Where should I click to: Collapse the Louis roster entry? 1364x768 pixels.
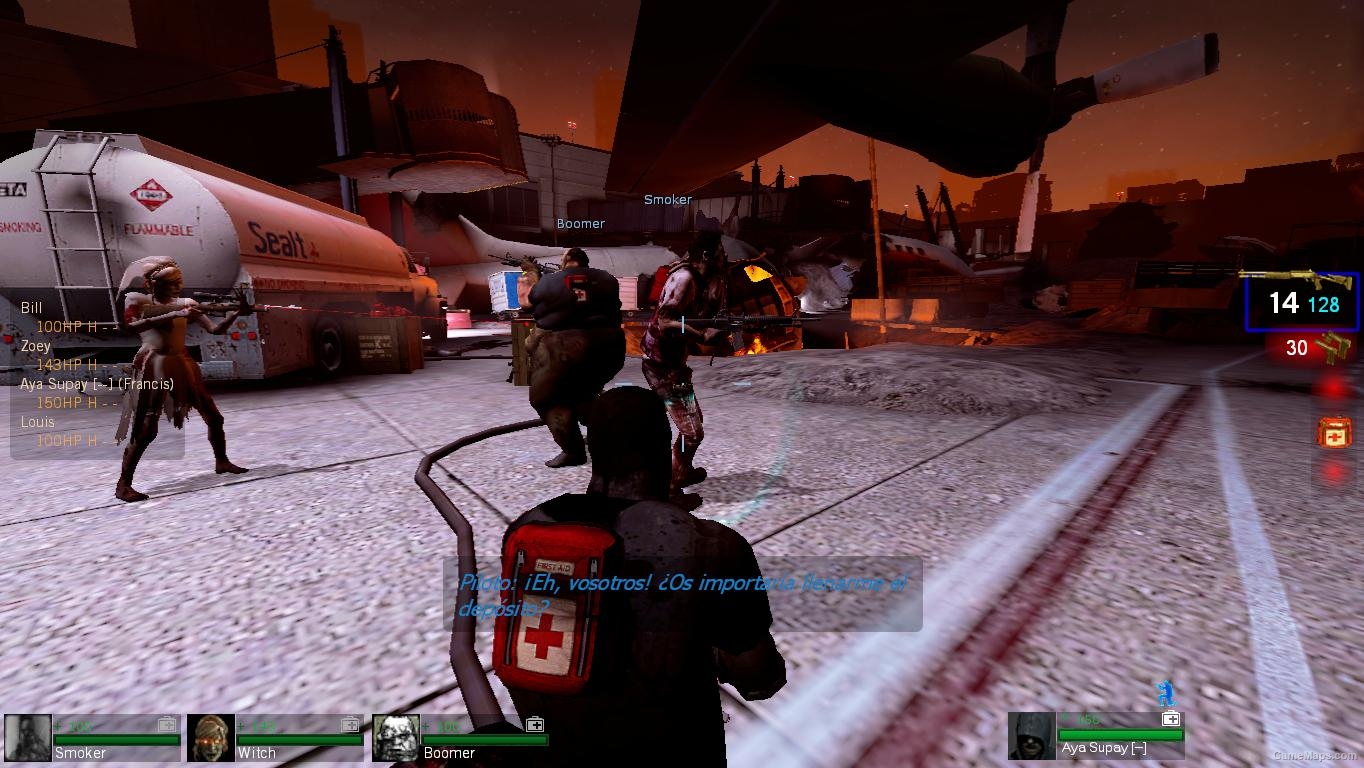[x=36, y=422]
